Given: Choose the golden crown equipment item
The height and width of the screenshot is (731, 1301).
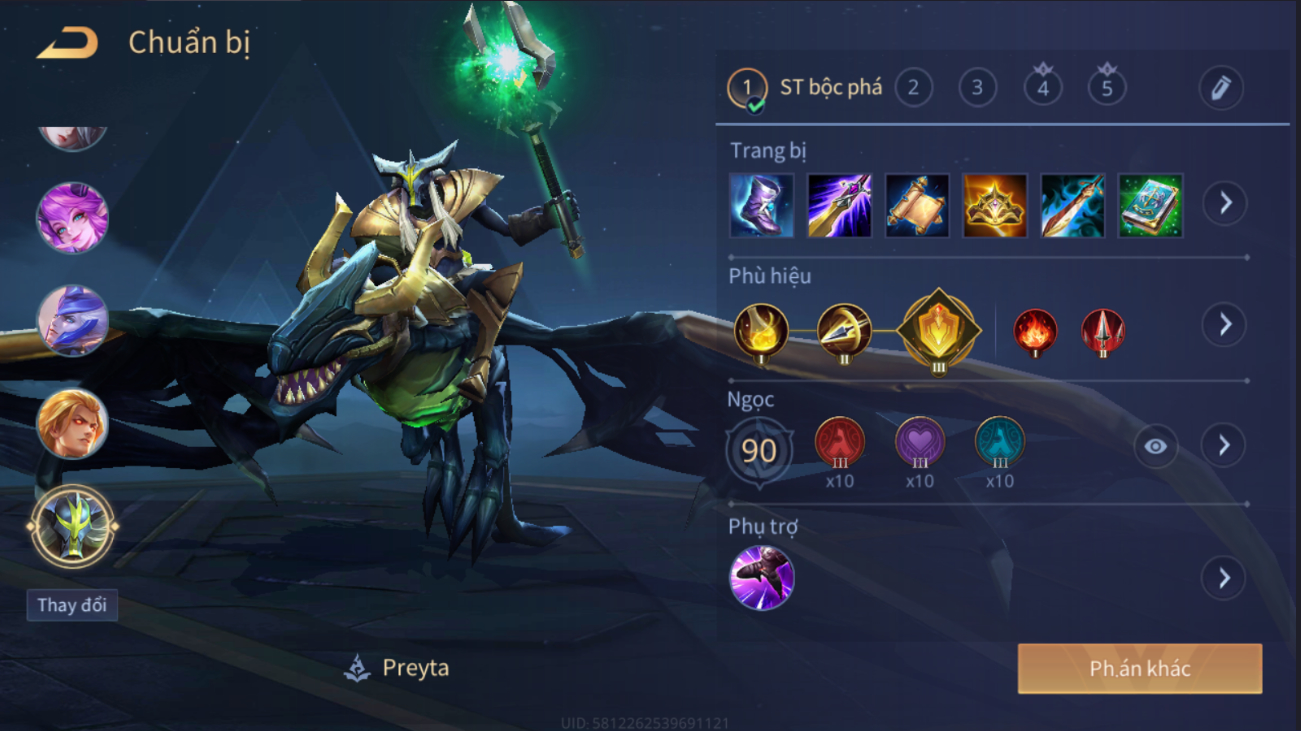Looking at the screenshot, I should 995,205.
